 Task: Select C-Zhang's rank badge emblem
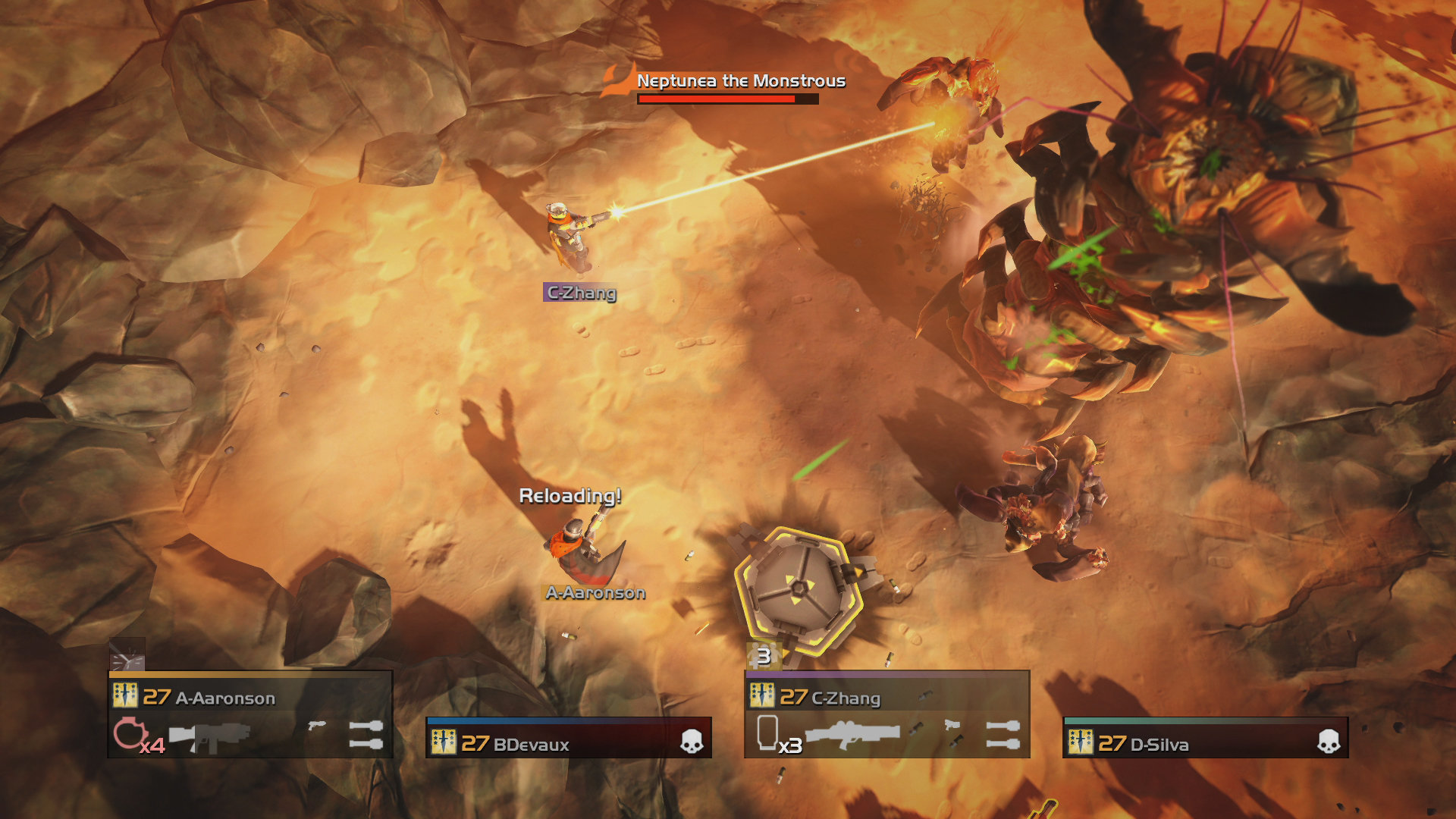click(761, 695)
